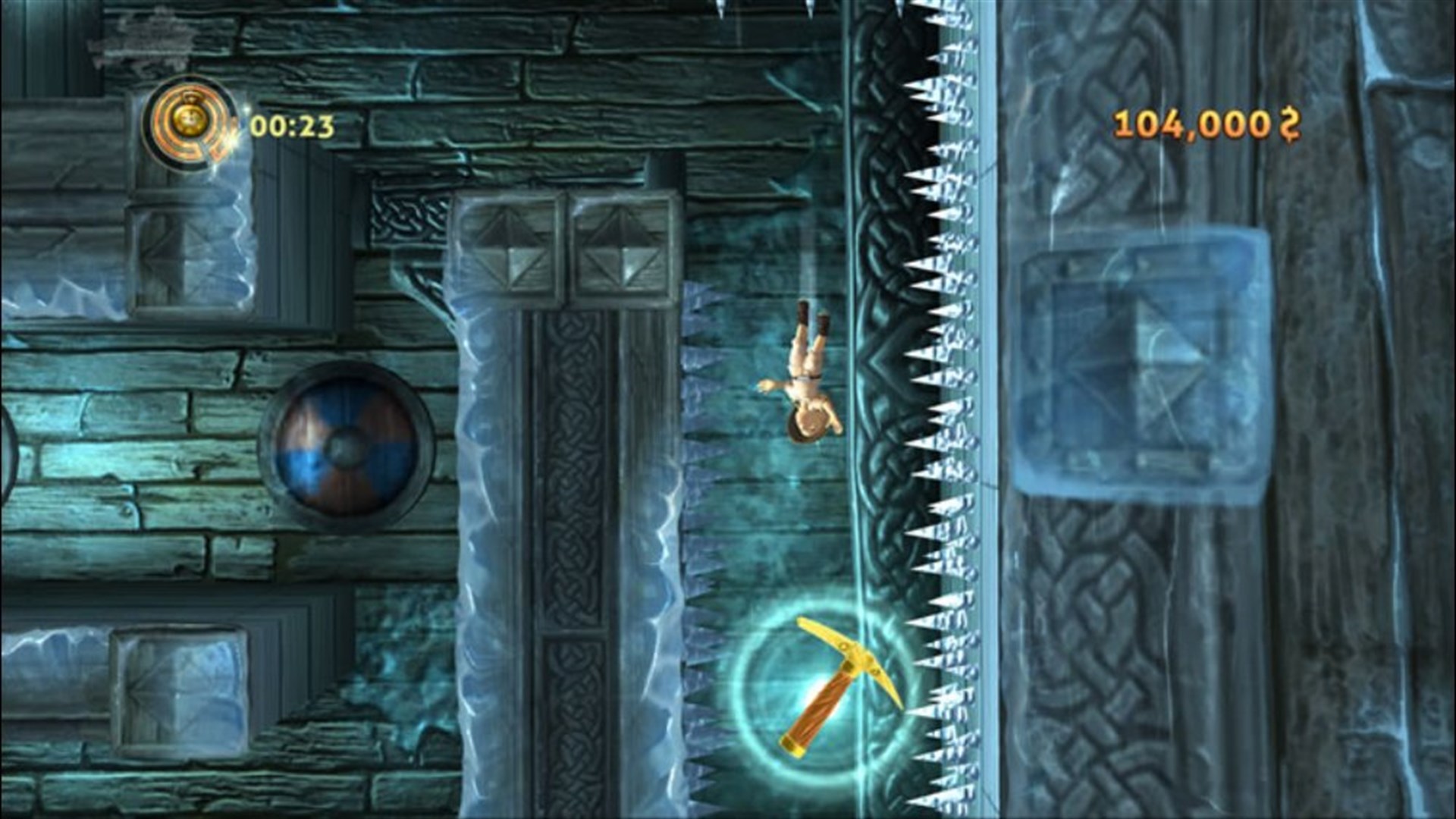The width and height of the screenshot is (1456, 819).
Task: Click the golden relic timer icon
Action: click(x=190, y=118)
